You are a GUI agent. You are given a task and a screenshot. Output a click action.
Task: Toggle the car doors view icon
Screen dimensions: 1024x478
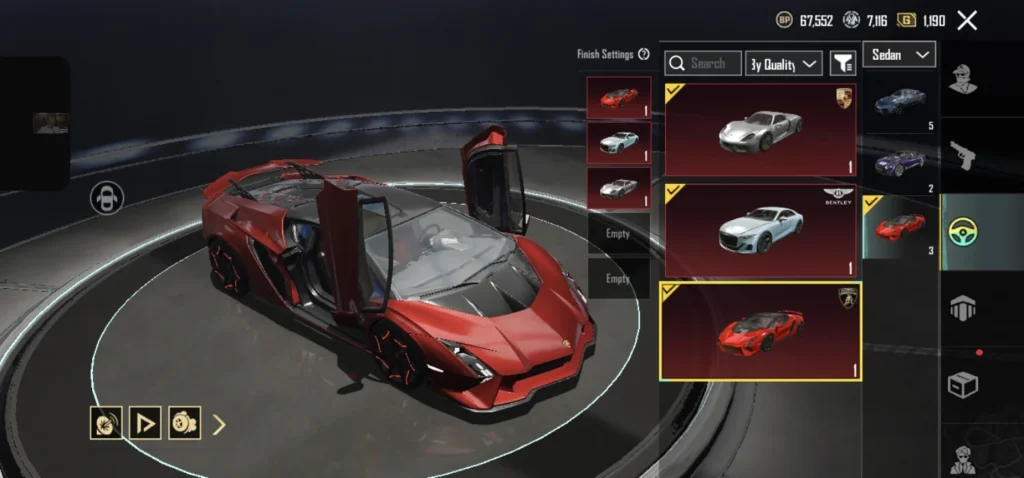106,198
